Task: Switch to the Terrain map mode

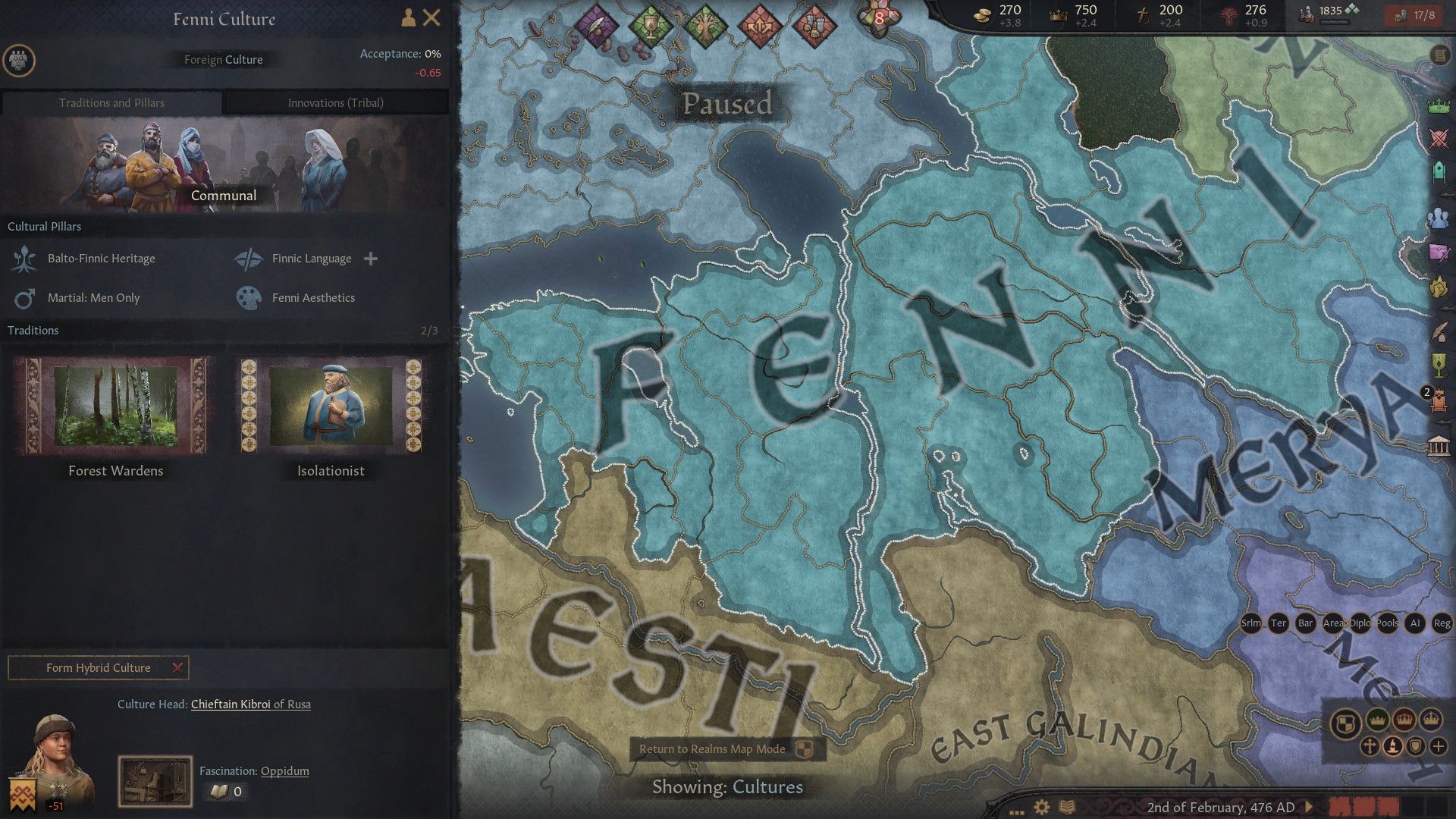Action: coord(1277,623)
